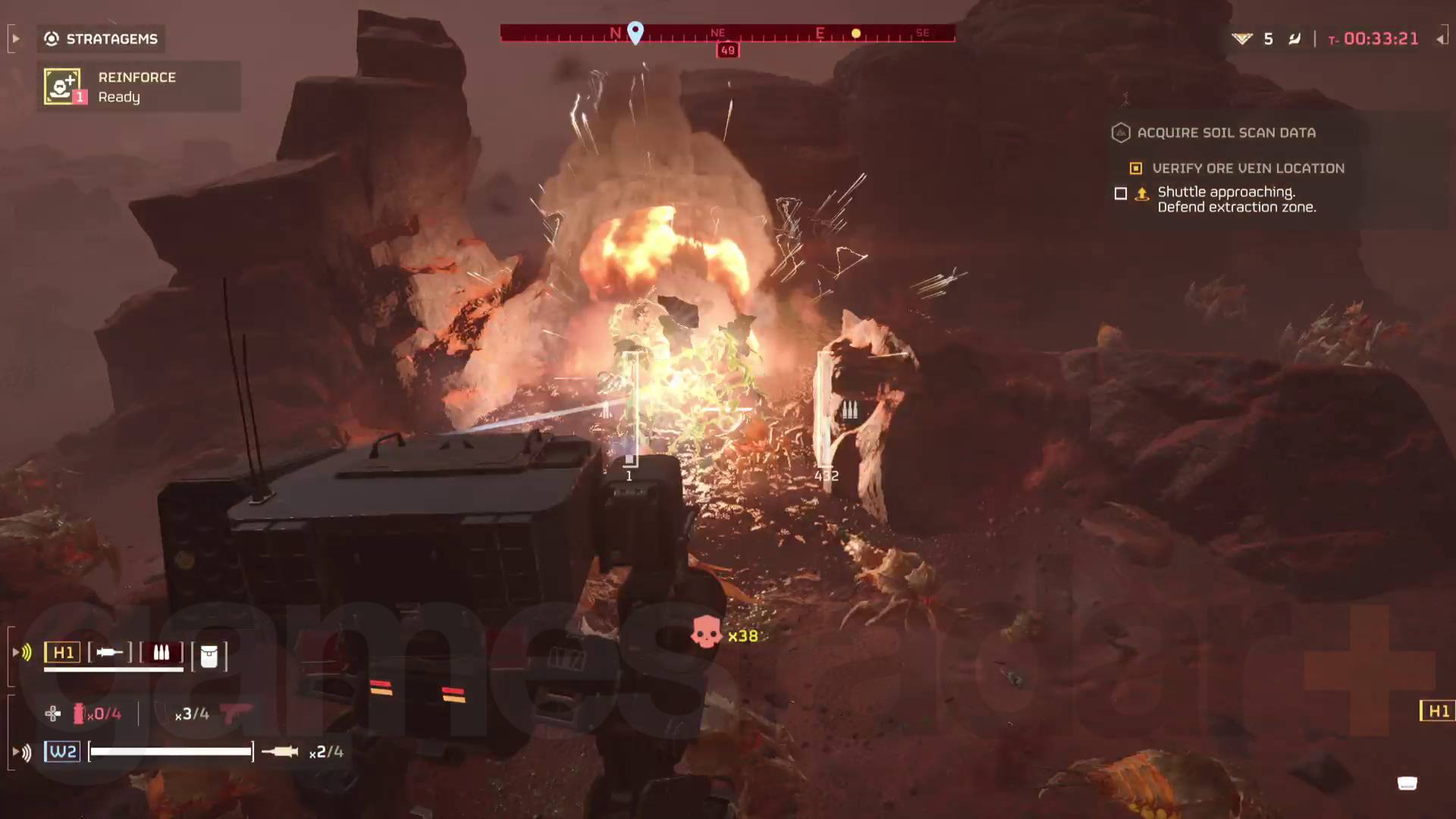Click the completed Verify Ore Vein Location checkbox
The height and width of the screenshot is (819, 1456).
1135,168
